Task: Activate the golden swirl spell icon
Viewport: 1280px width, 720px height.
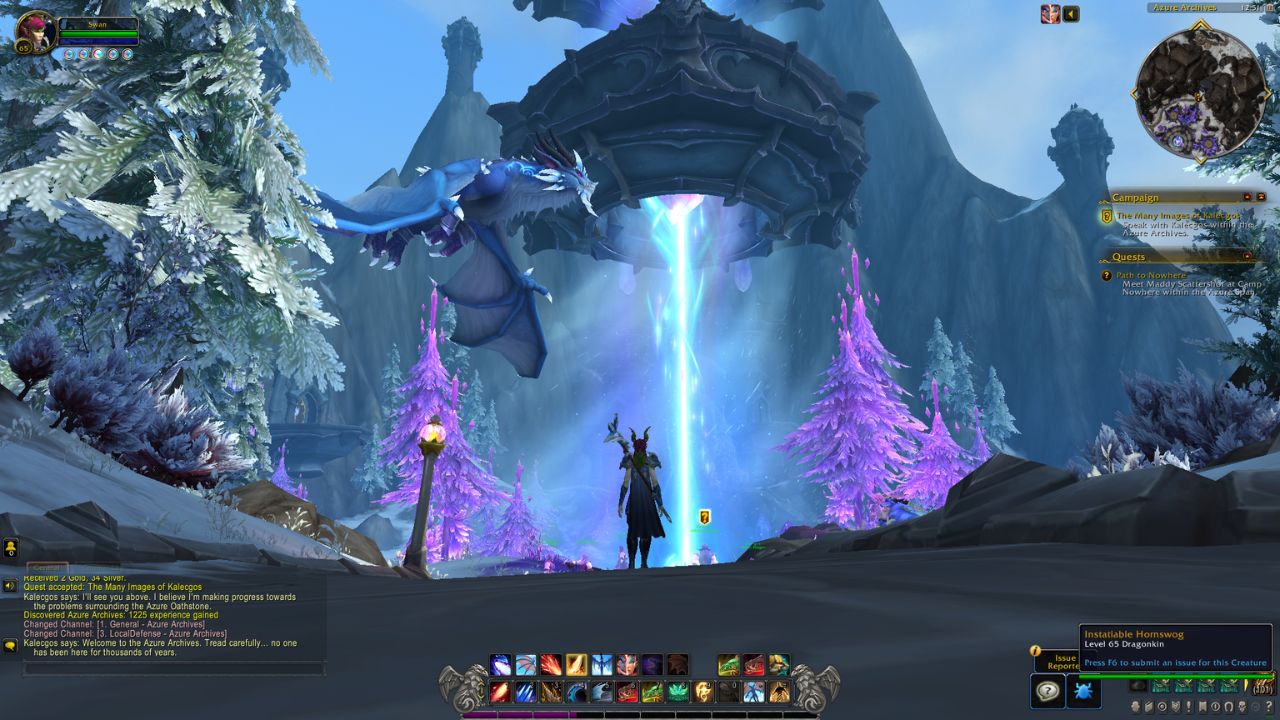Action: coord(703,692)
